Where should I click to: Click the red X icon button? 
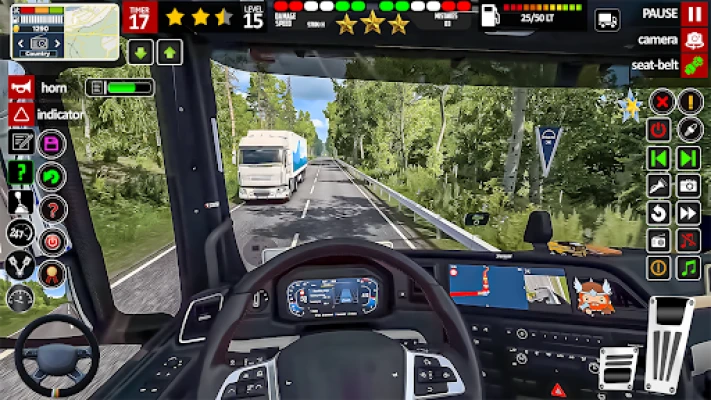click(x=660, y=101)
